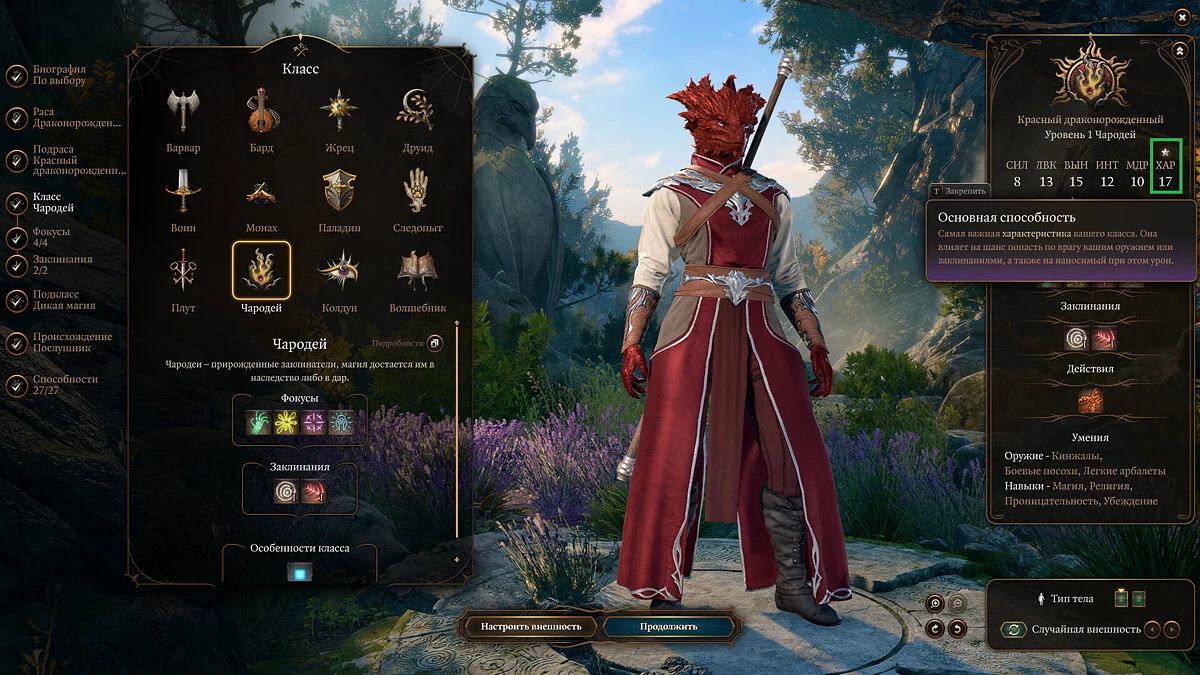1200x675 pixels.
Task: Choose the Следопыт class
Action: [417, 190]
